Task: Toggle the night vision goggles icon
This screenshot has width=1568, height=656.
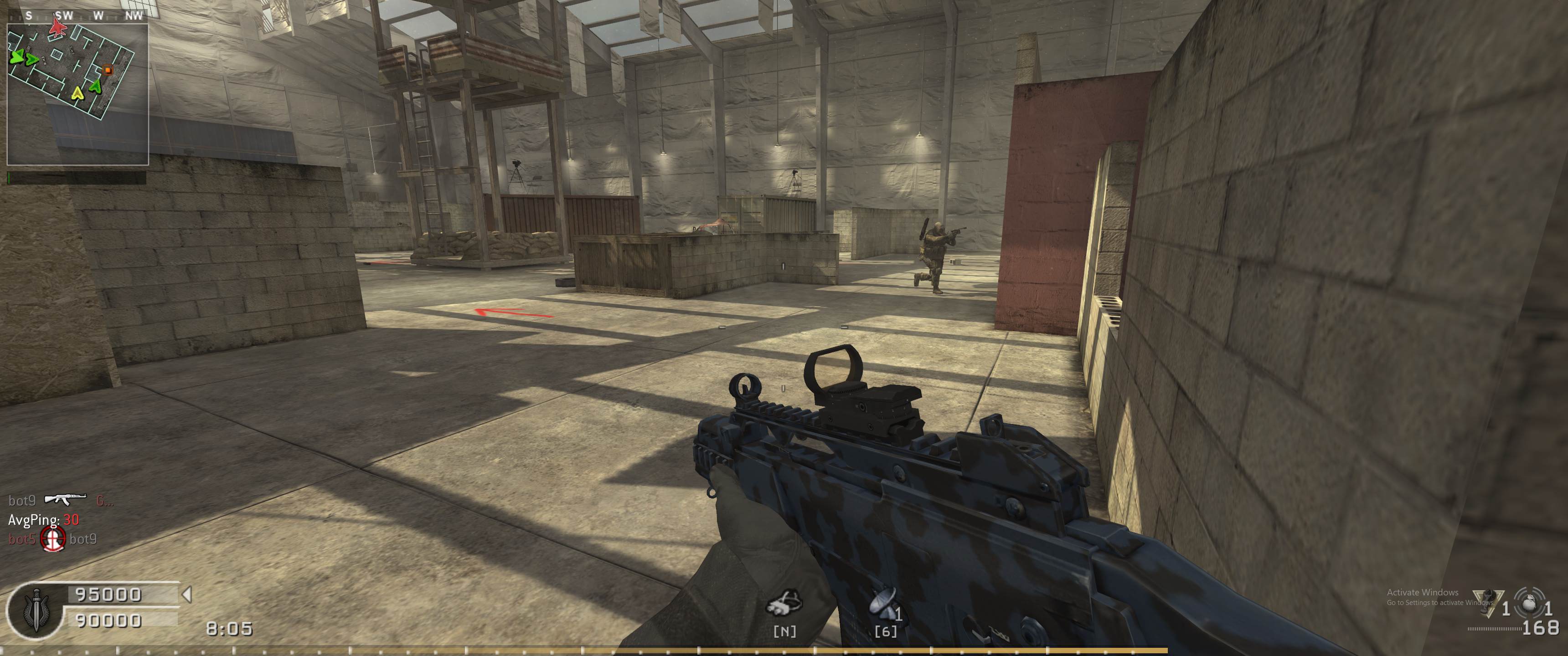Action: (784, 604)
